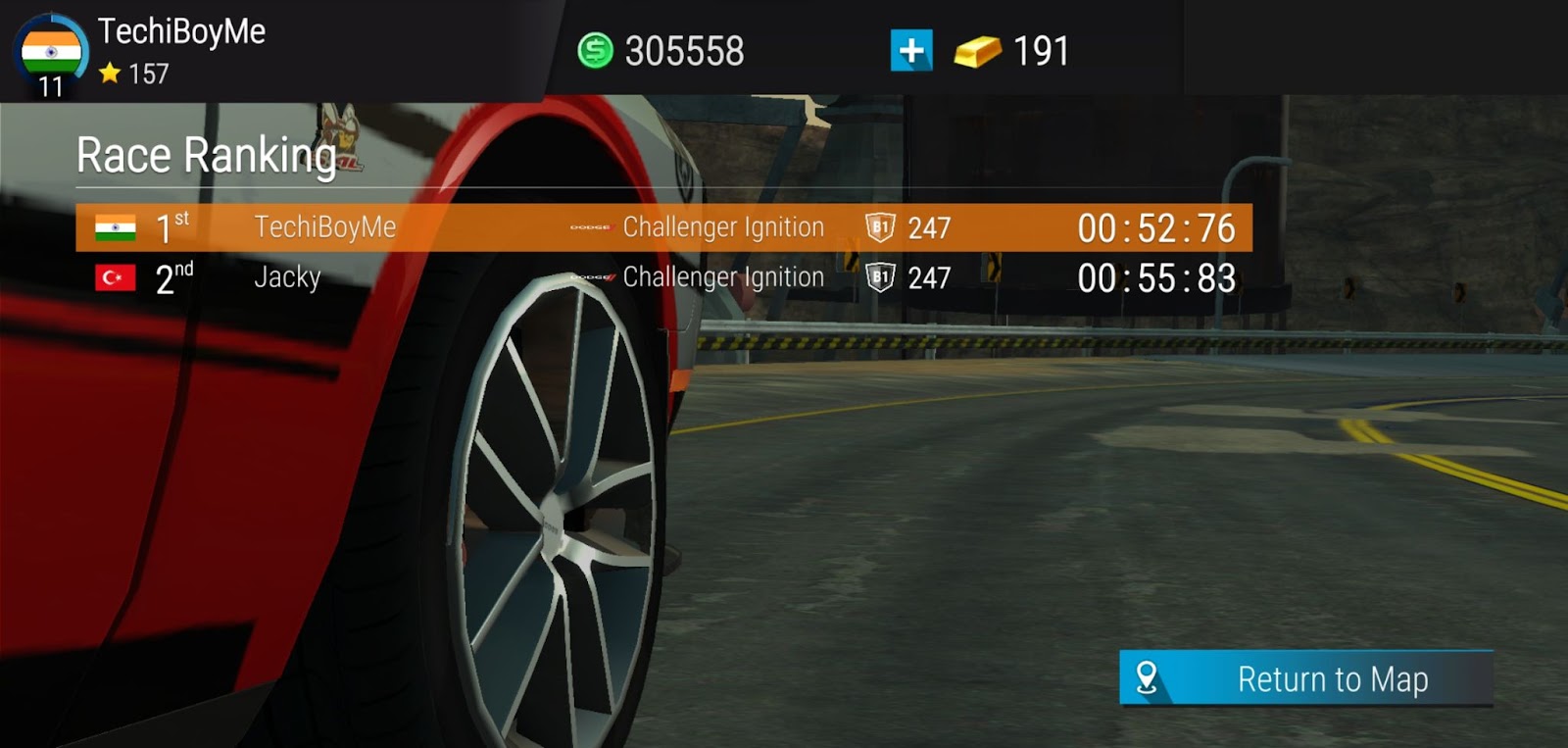The width and height of the screenshot is (1568, 748).
Task: Select Jacky's second place ranking row
Action: click(x=663, y=278)
